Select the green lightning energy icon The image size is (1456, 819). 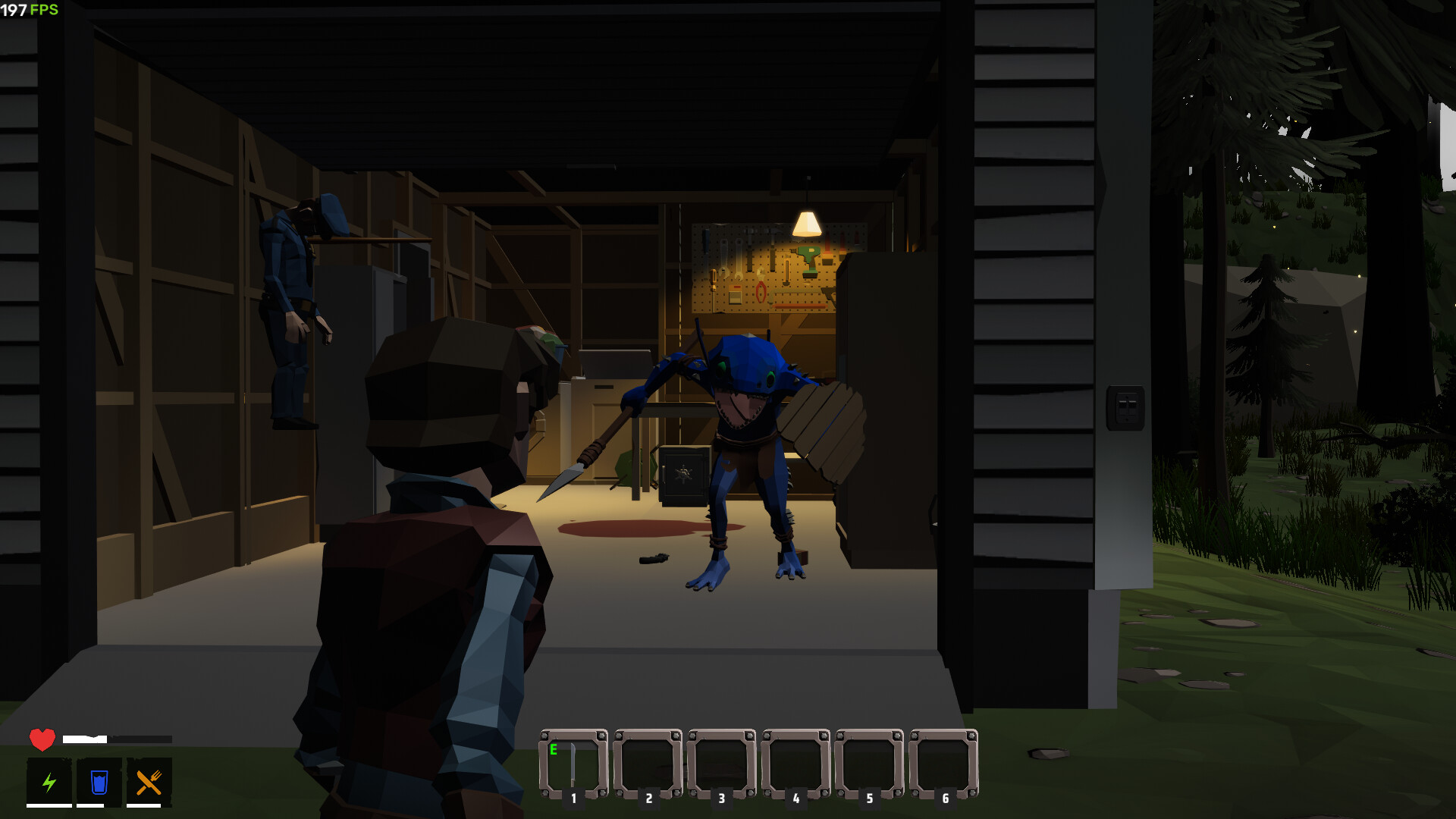(49, 781)
